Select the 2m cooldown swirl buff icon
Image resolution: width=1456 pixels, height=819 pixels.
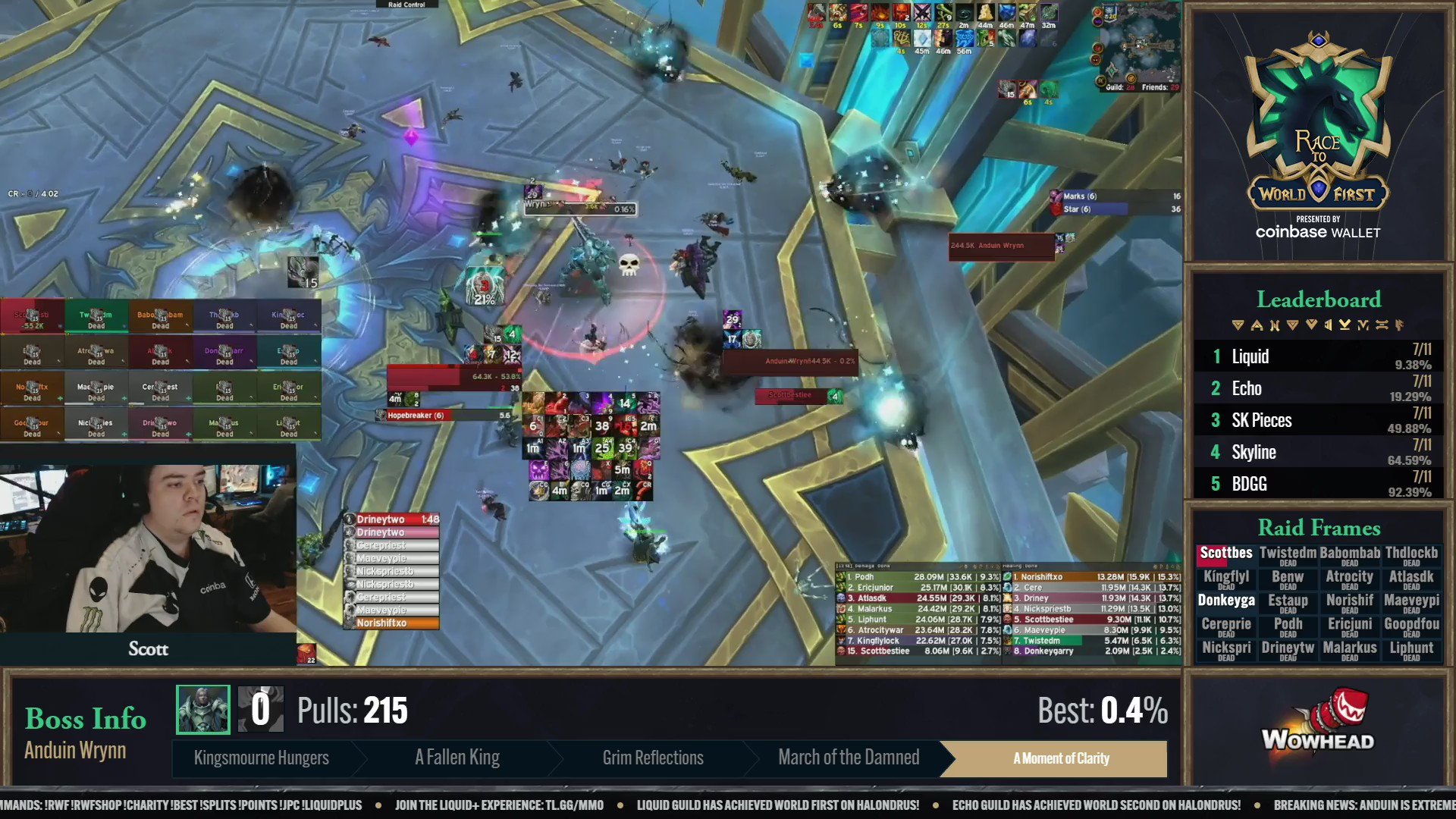point(963,13)
